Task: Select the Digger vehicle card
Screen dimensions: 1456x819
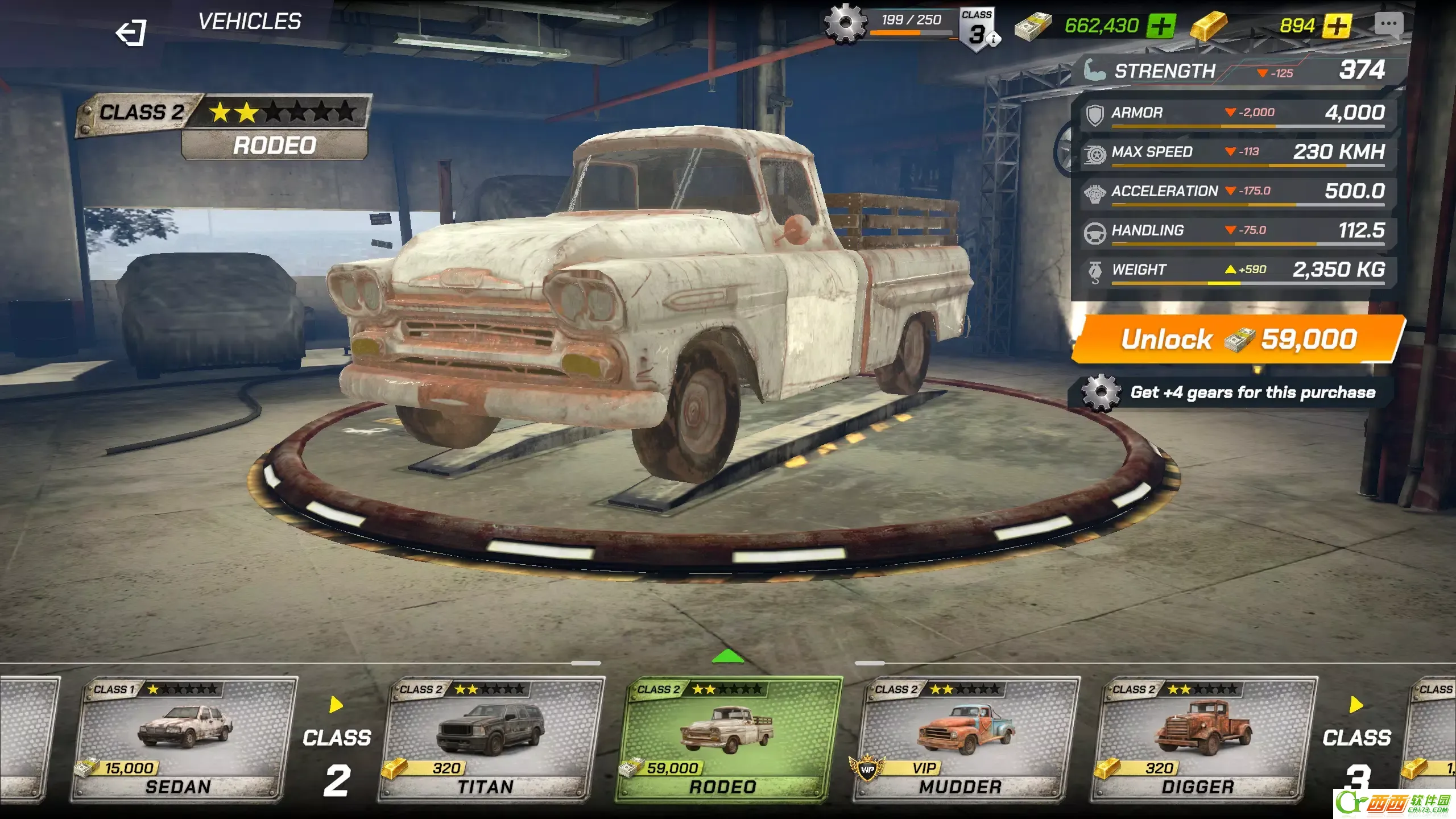Action: point(1203,739)
